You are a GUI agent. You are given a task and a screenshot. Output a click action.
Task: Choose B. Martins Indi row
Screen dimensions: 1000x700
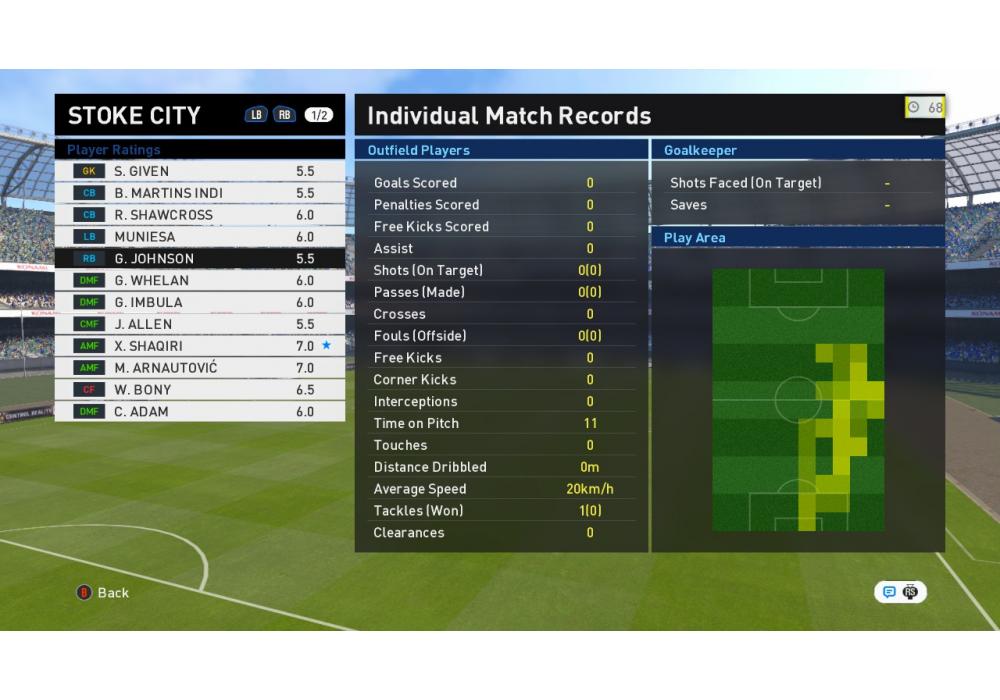[x=199, y=193]
